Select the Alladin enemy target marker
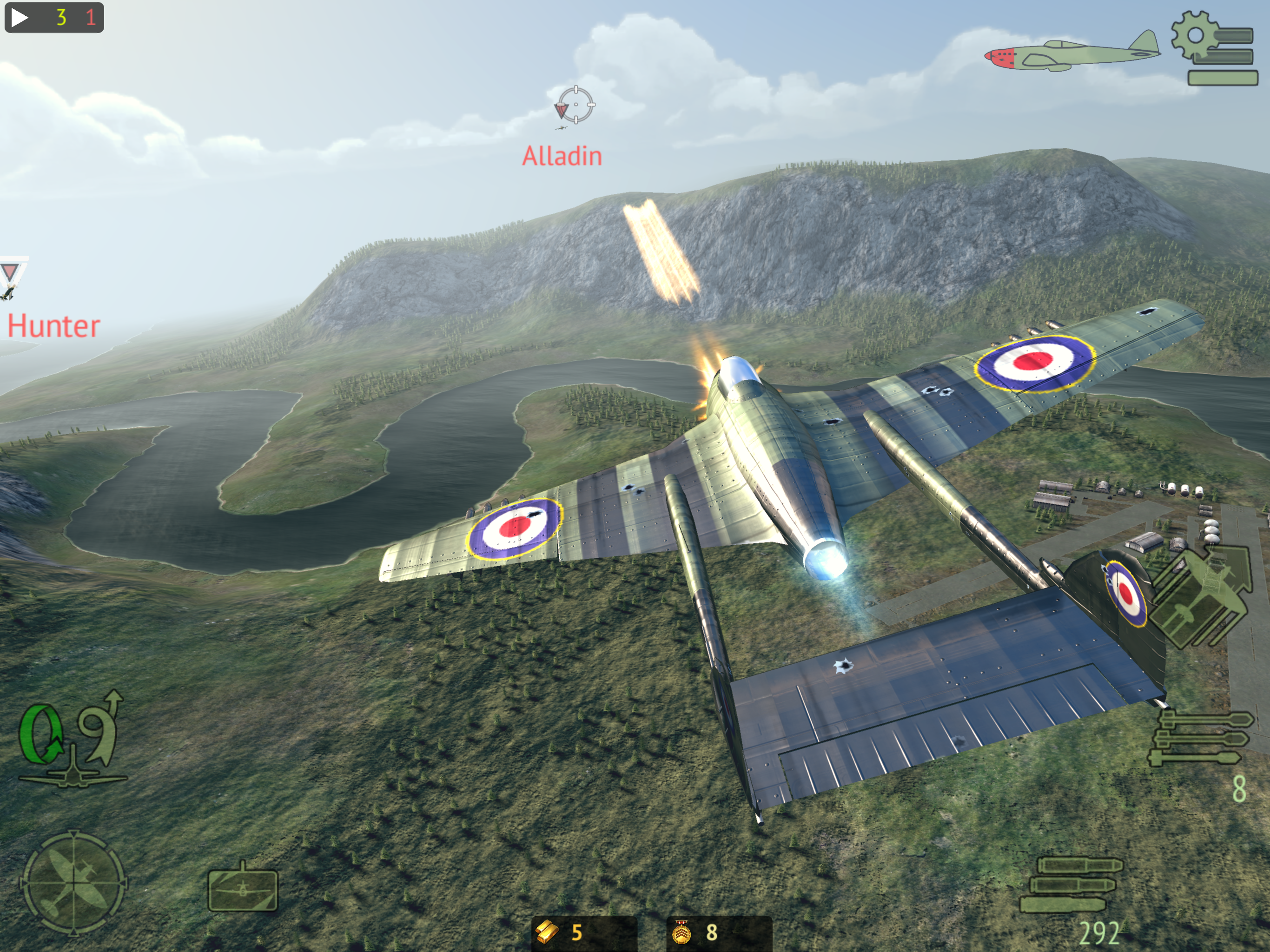This screenshot has width=1270, height=952. pyautogui.click(x=575, y=105)
